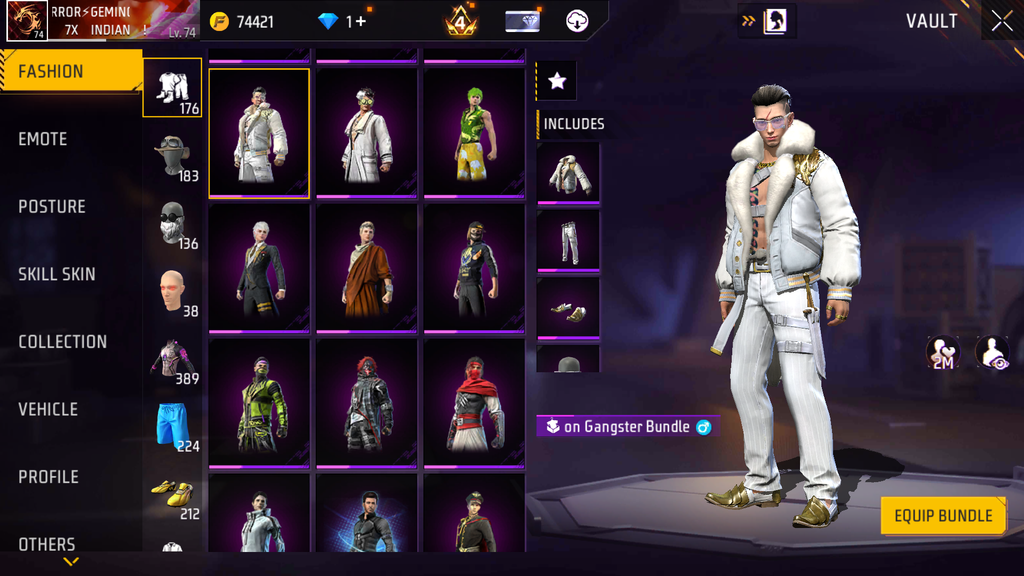Open the Emote category

click(x=43, y=140)
